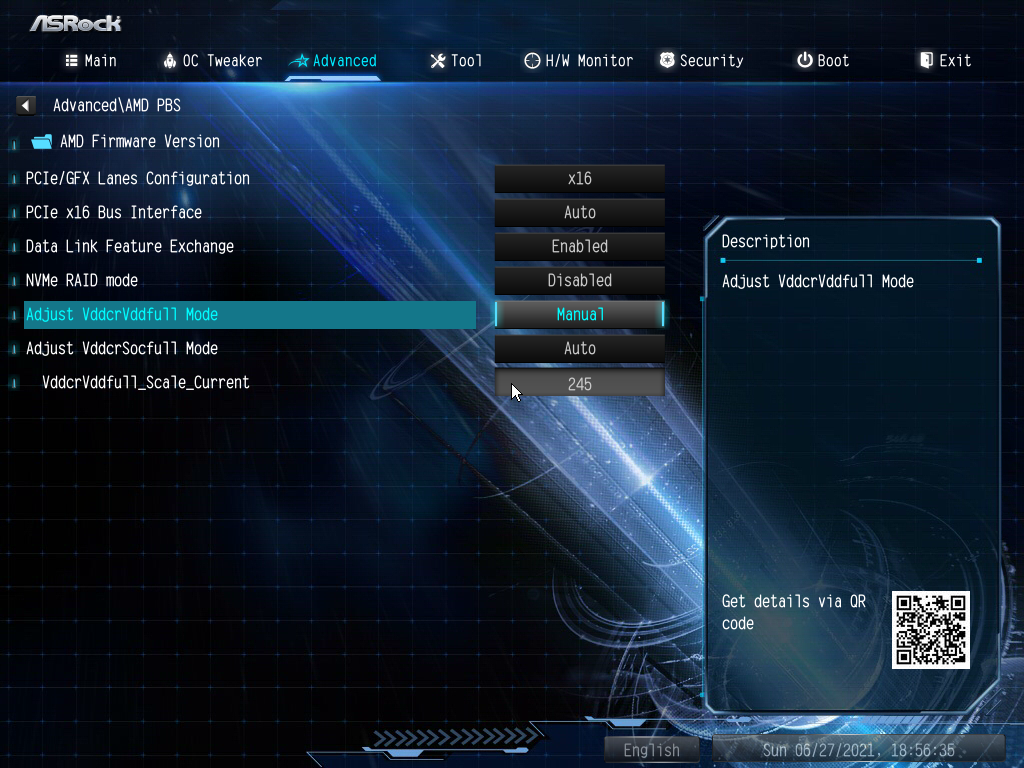Select the Adjust VddcrSocfull Mode row label
The width and height of the screenshot is (1024, 768).
pyautogui.click(x=122, y=349)
